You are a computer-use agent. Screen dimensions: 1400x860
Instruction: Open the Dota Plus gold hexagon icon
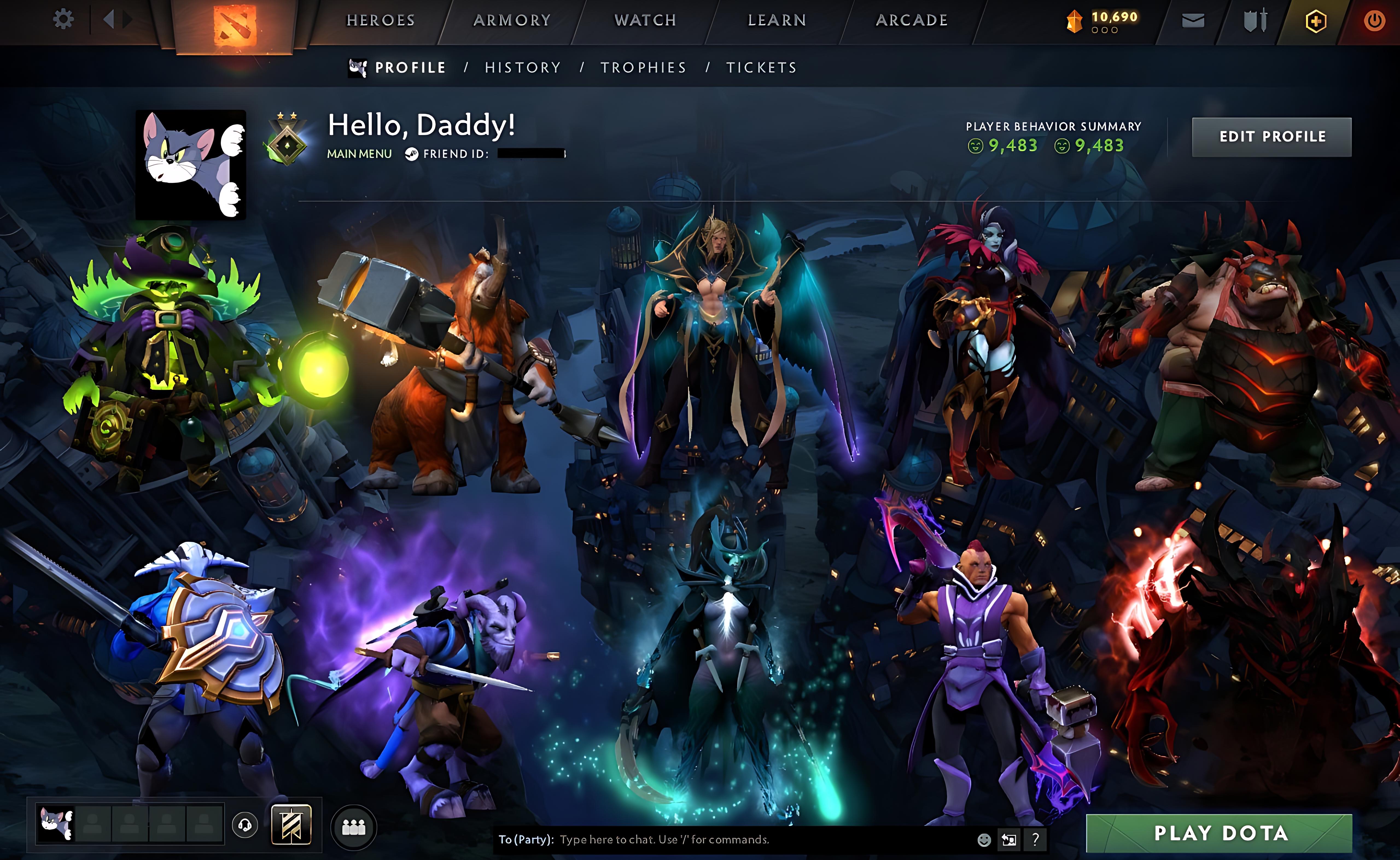pos(1316,22)
